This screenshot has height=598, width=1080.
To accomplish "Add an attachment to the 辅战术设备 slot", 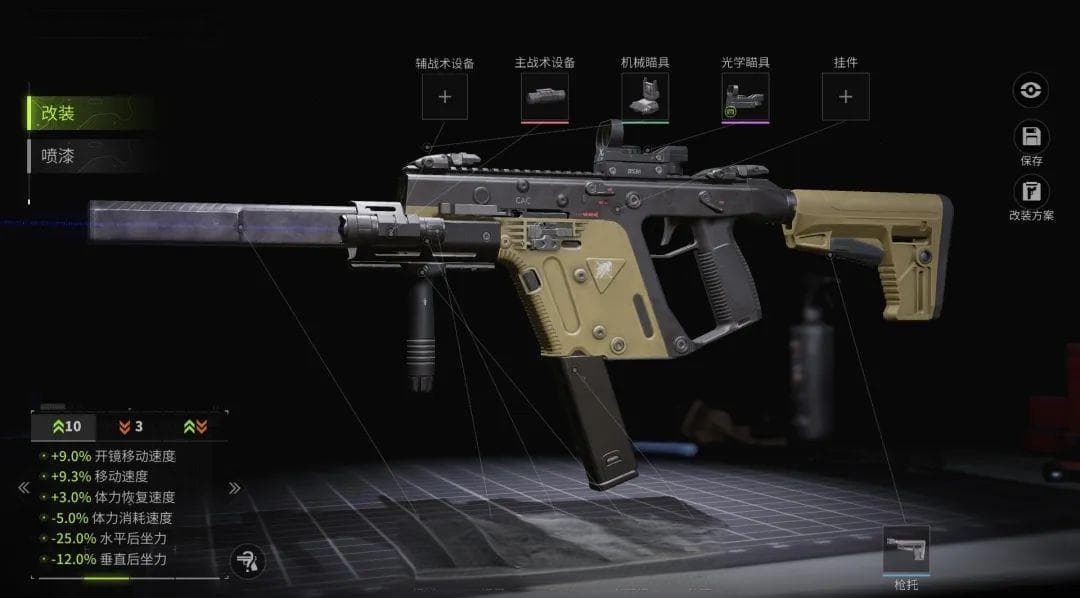I will (x=445, y=96).
